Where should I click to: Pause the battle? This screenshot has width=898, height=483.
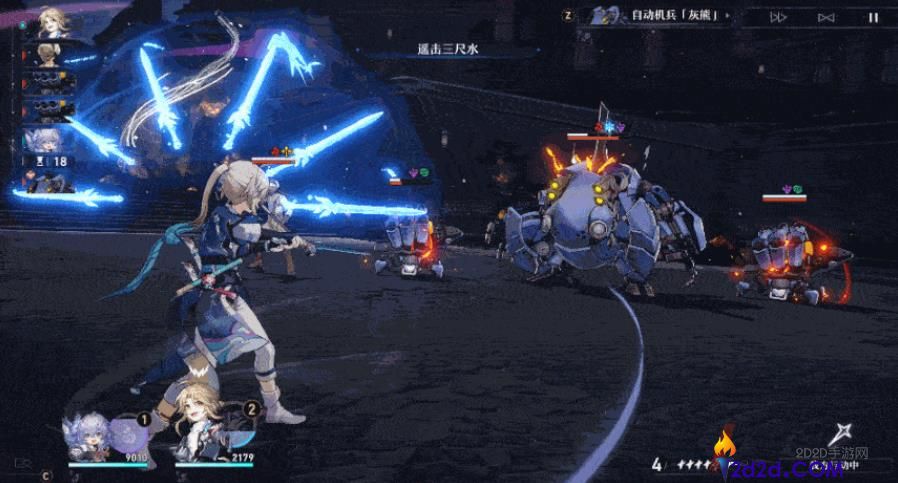point(872,16)
